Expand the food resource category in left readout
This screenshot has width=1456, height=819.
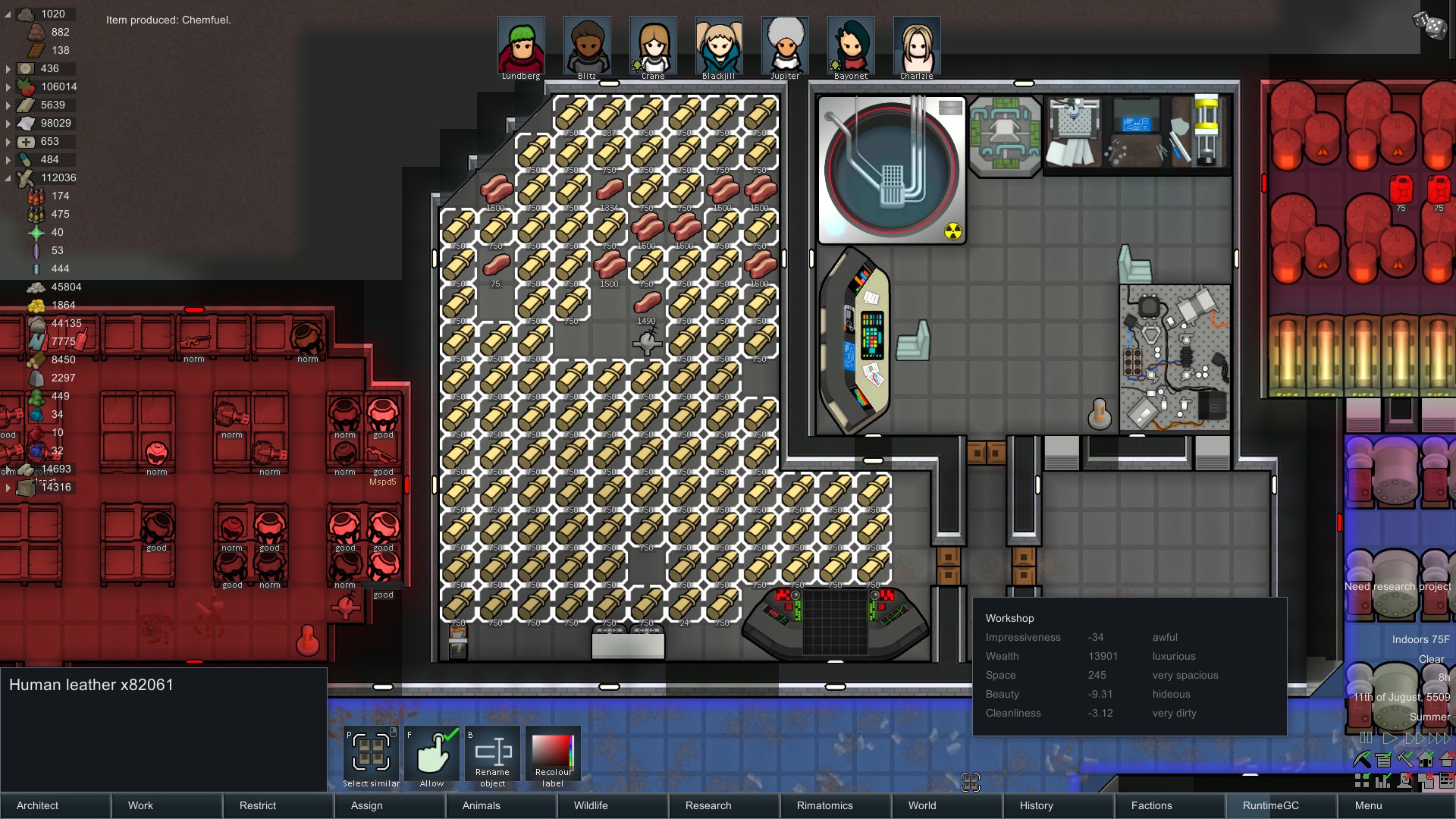pyautogui.click(x=8, y=86)
